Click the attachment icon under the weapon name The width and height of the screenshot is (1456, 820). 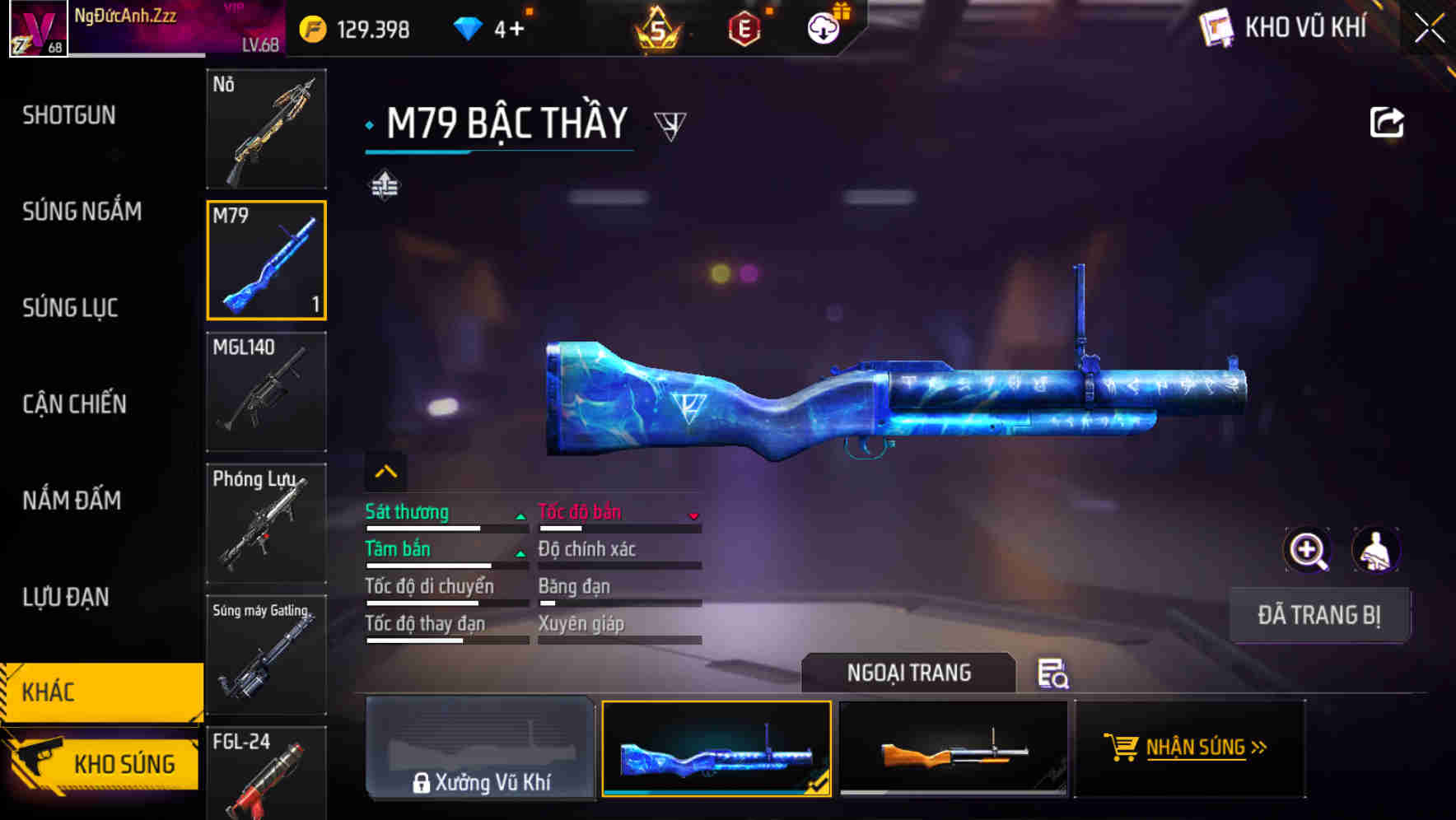click(x=384, y=185)
